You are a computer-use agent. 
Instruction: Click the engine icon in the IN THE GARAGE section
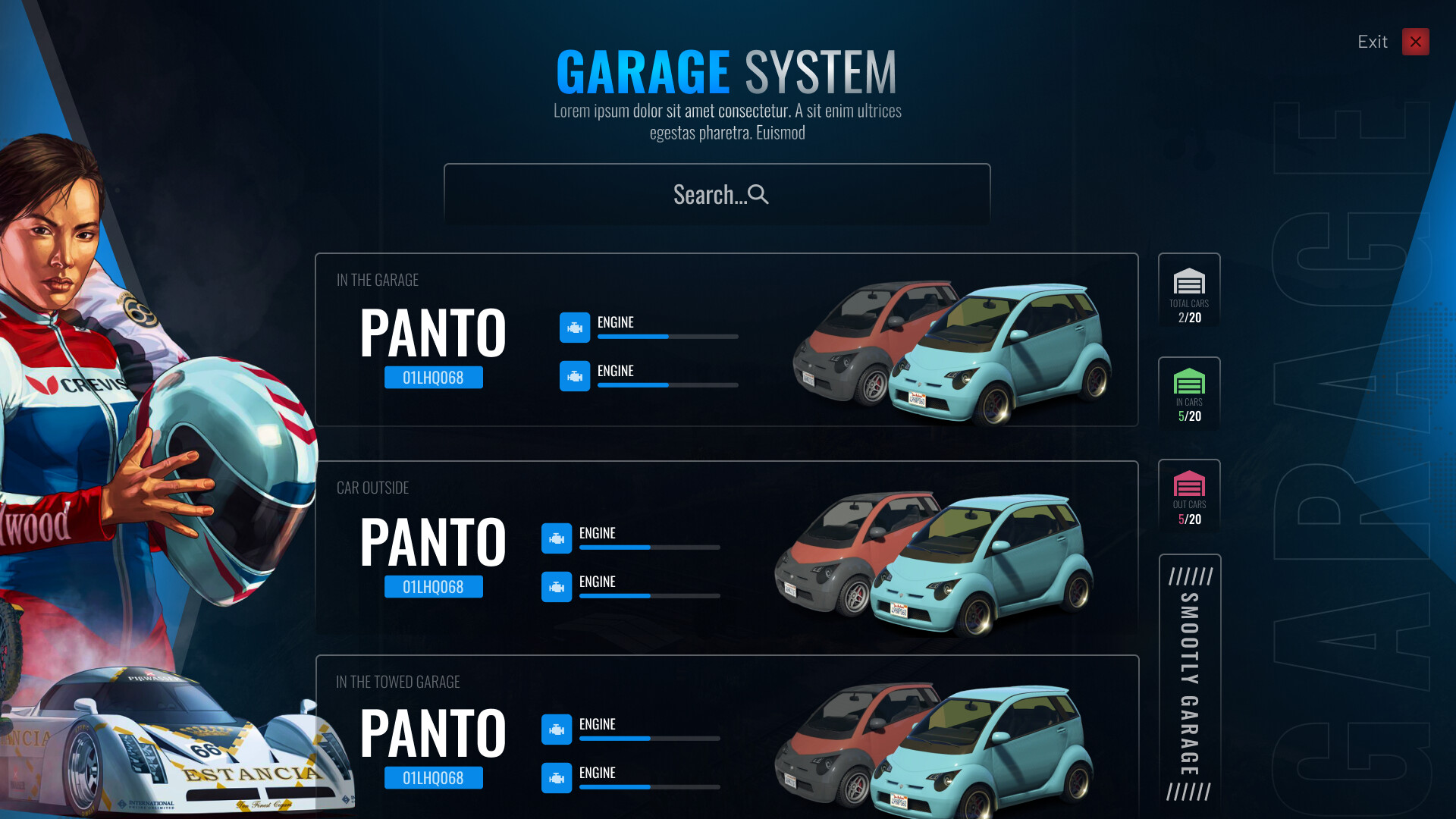576,328
